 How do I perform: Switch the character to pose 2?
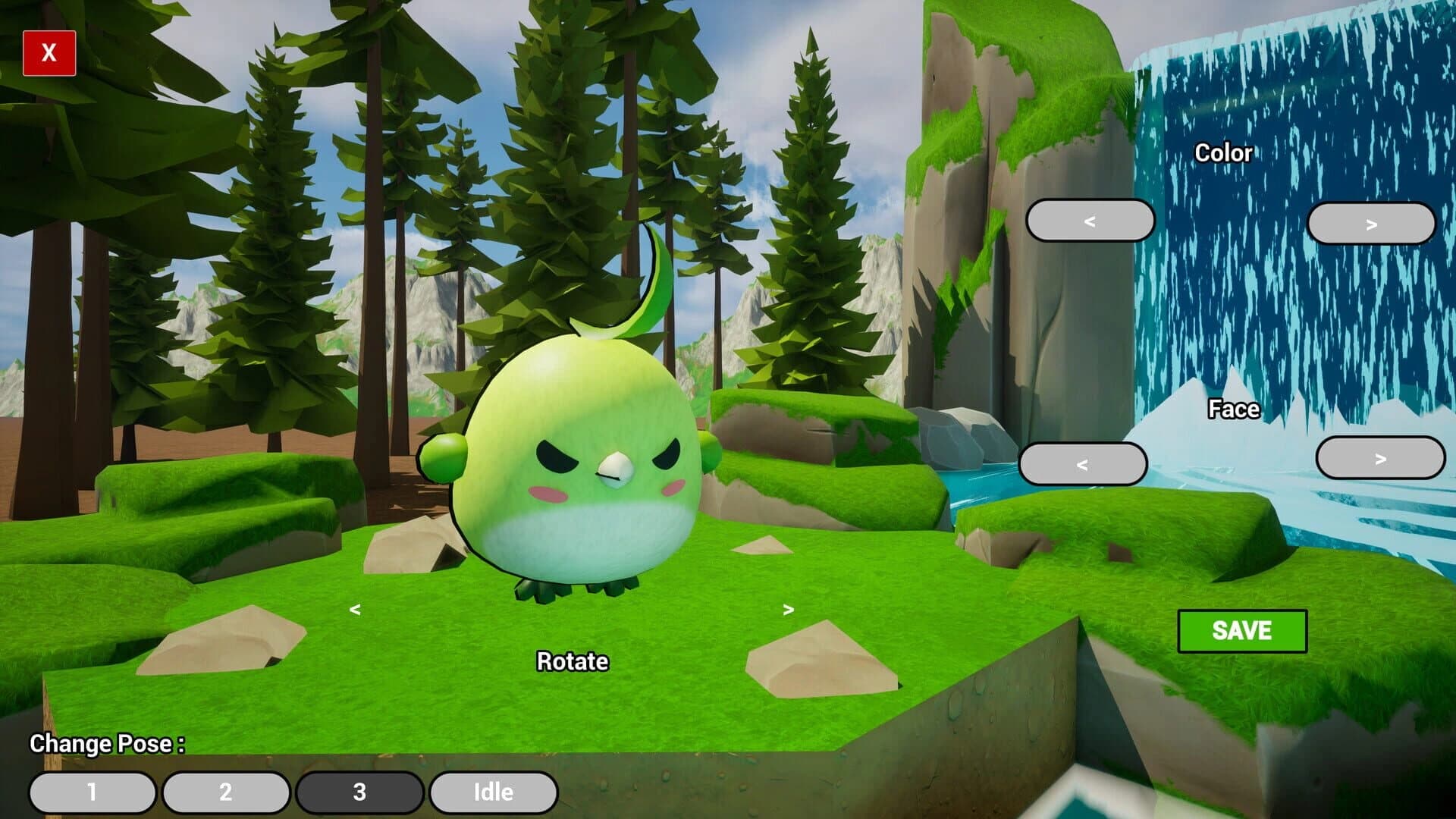tap(226, 792)
